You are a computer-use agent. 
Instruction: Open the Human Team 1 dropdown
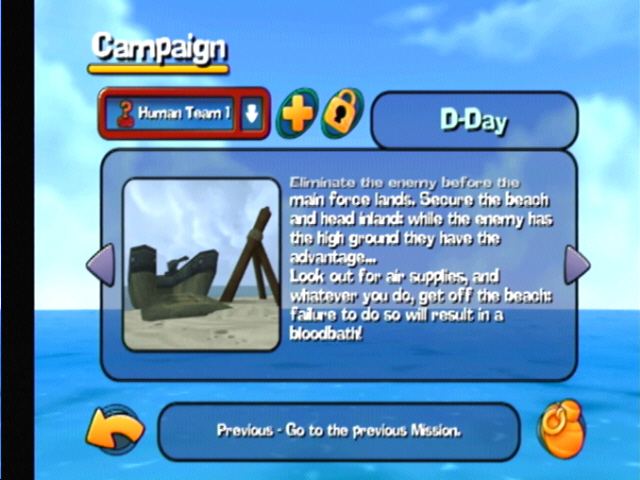[x=252, y=113]
